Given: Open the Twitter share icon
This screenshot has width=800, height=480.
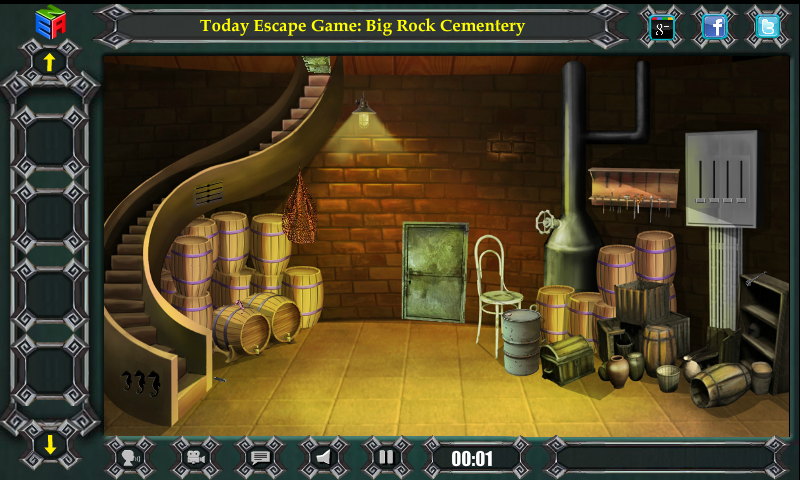Looking at the screenshot, I should point(767,27).
